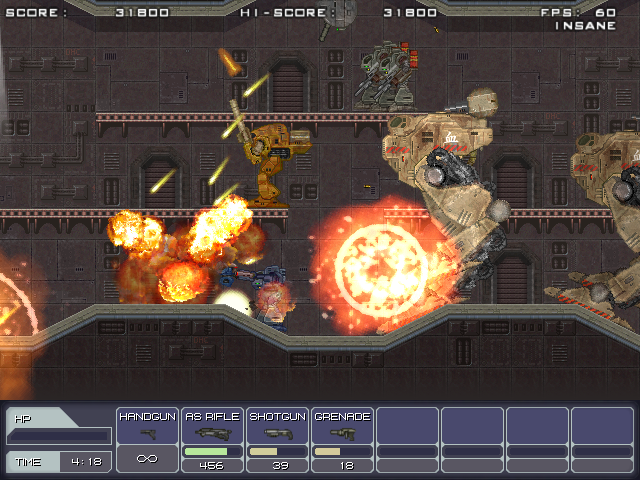
Task: Switch to the AS Rifle slot
Action: pos(212,438)
